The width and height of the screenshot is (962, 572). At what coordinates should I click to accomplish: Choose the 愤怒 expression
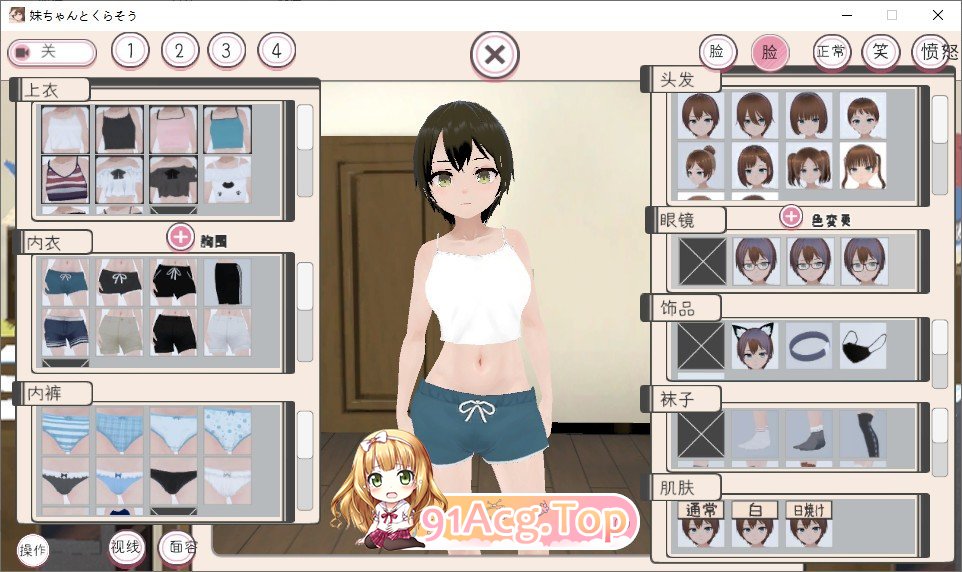(937, 52)
